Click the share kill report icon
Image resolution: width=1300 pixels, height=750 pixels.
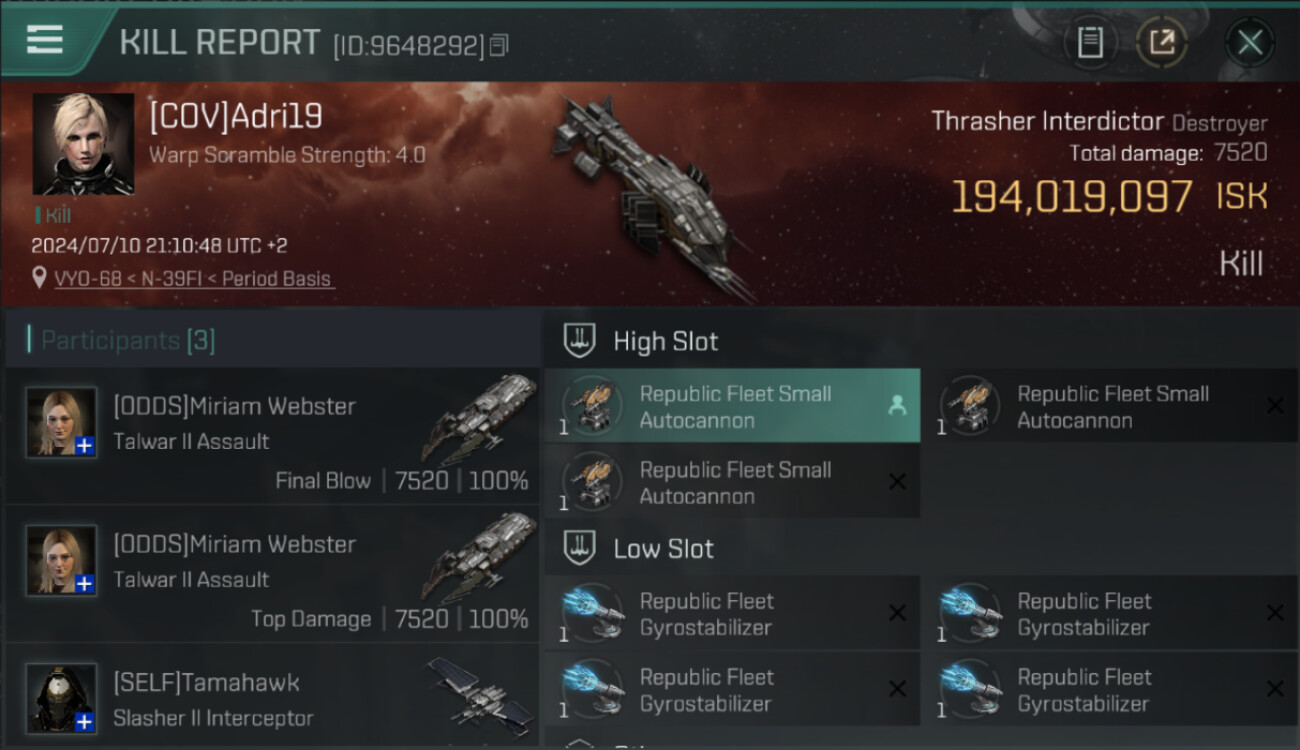pos(1161,42)
